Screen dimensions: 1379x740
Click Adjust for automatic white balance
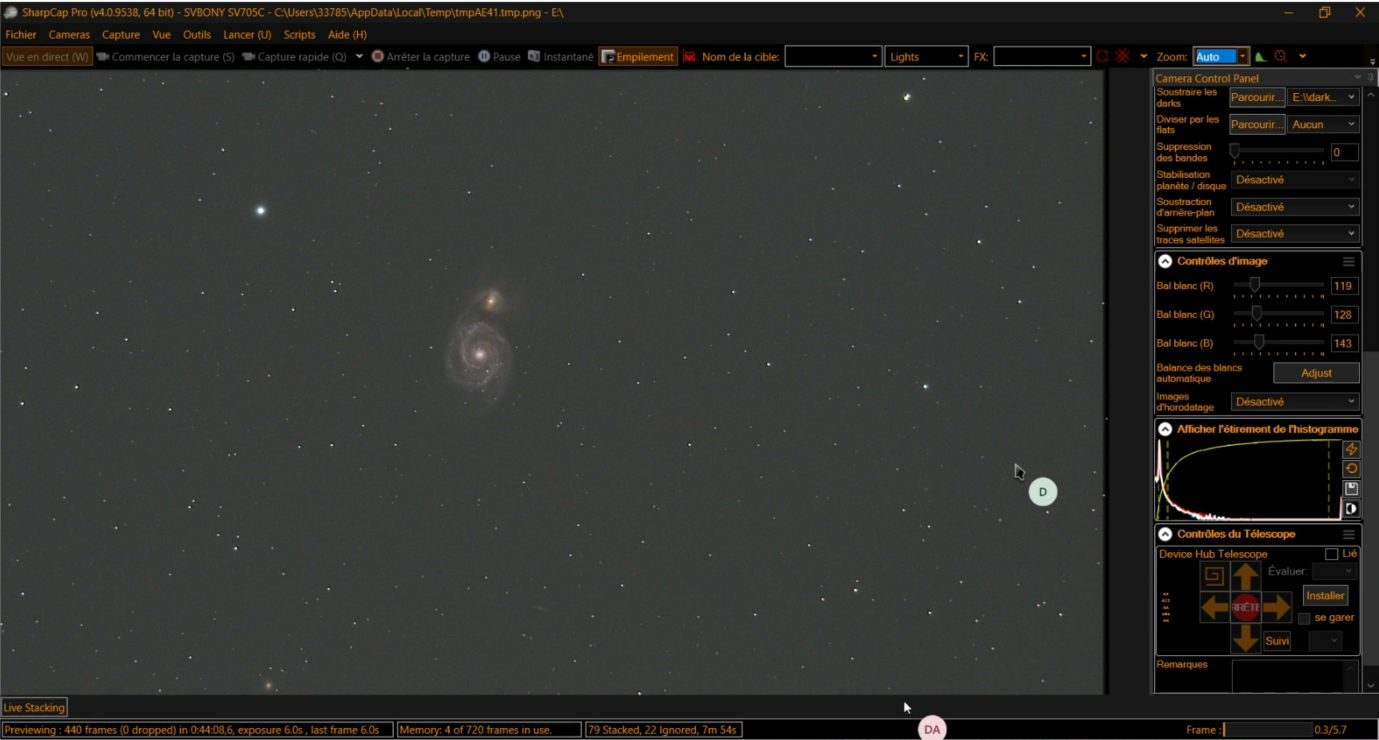click(1315, 373)
